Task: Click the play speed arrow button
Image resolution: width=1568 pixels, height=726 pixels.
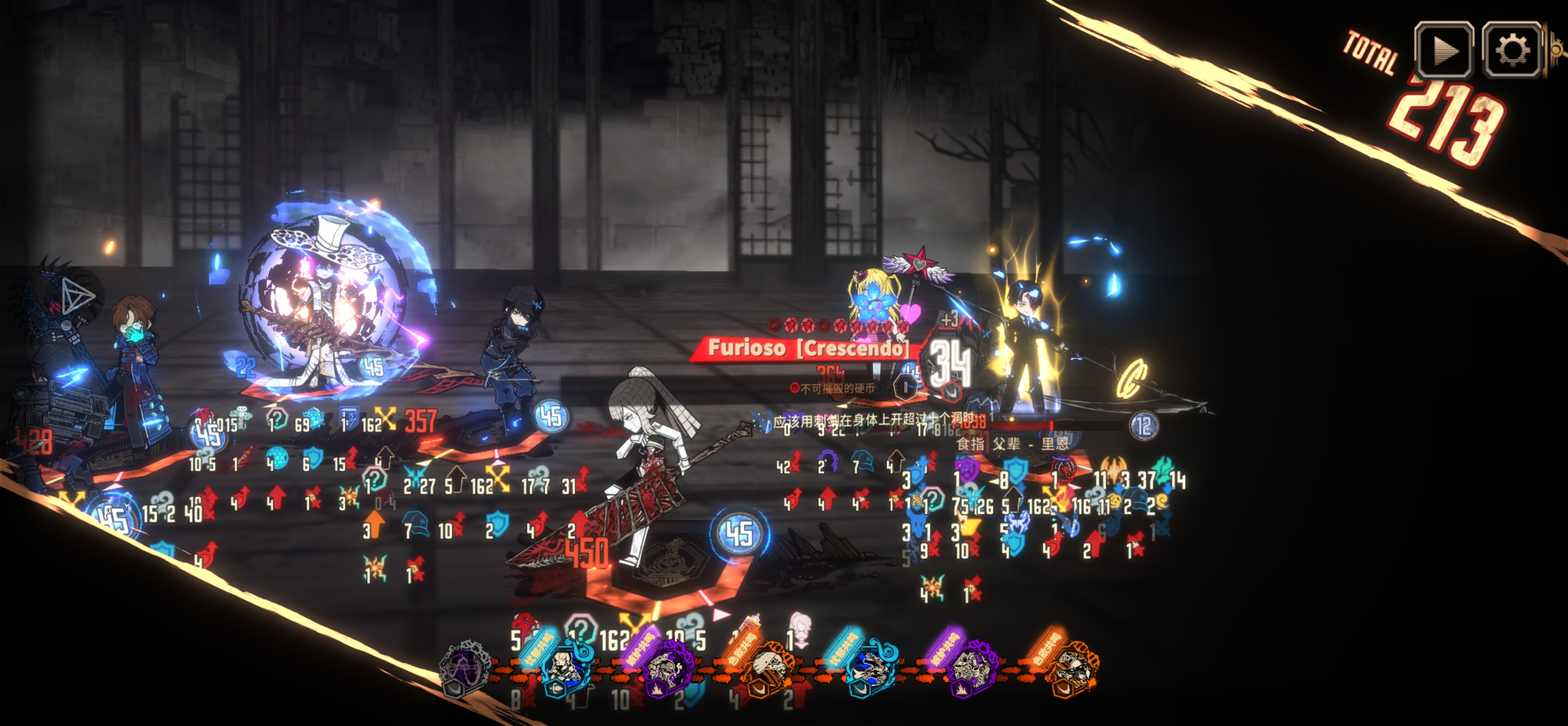Action: 1443,50
